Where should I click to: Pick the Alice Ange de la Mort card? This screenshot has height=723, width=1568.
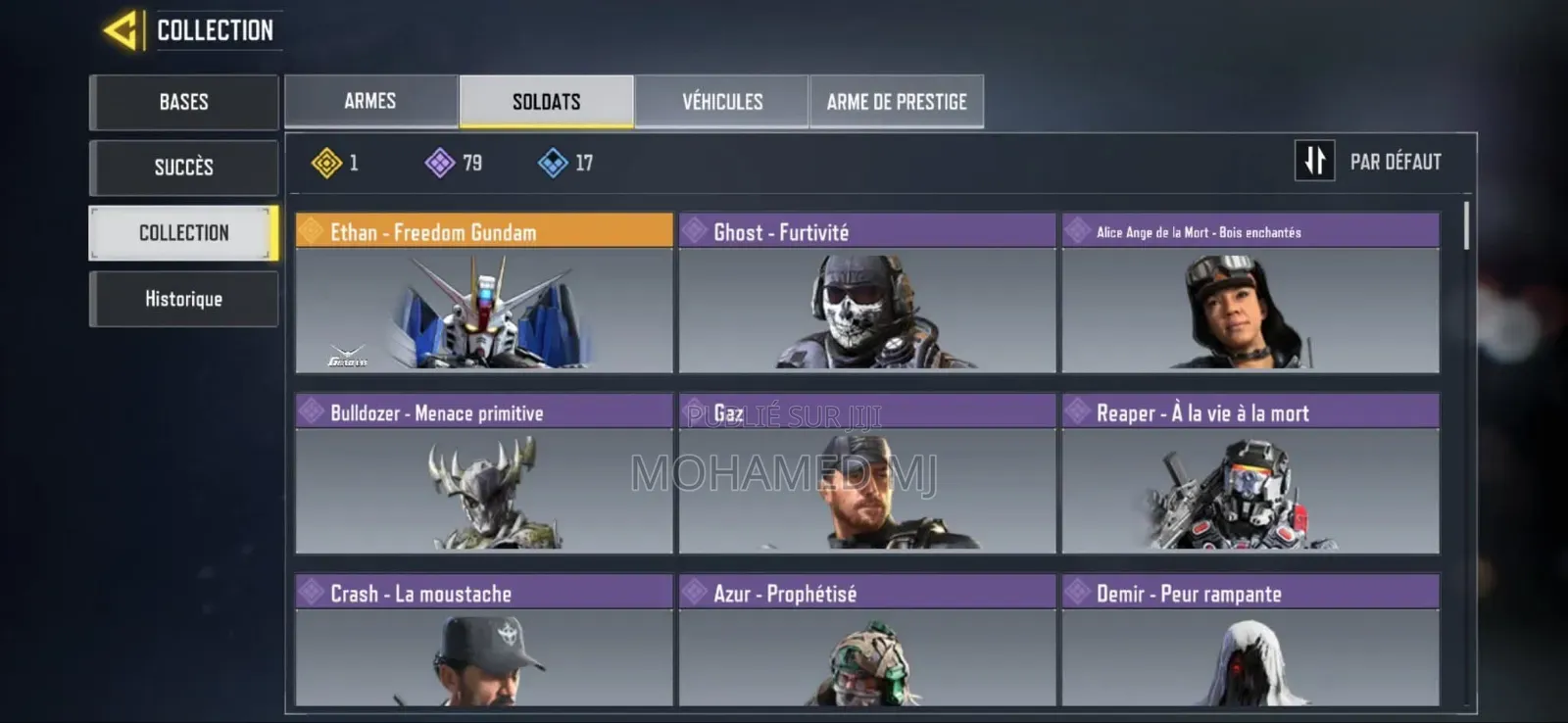pos(1250,293)
